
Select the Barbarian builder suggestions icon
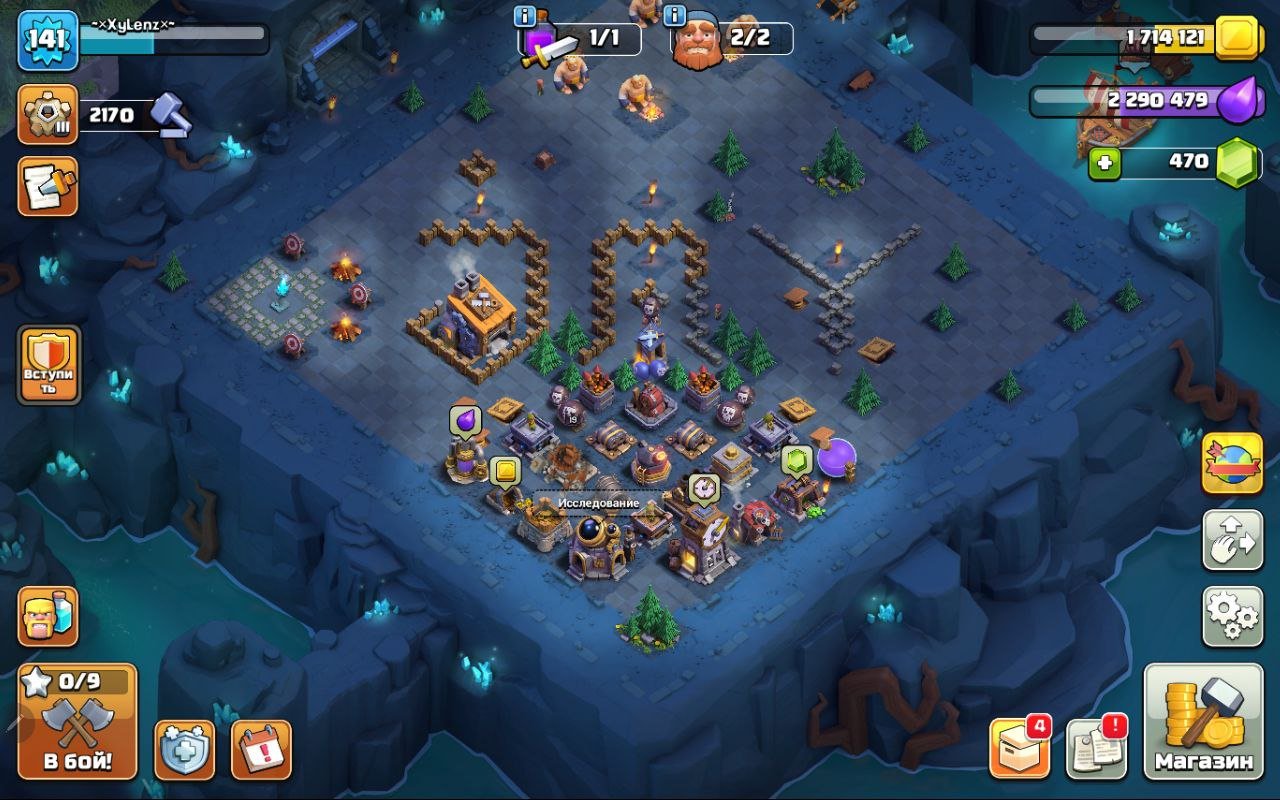click(47, 618)
